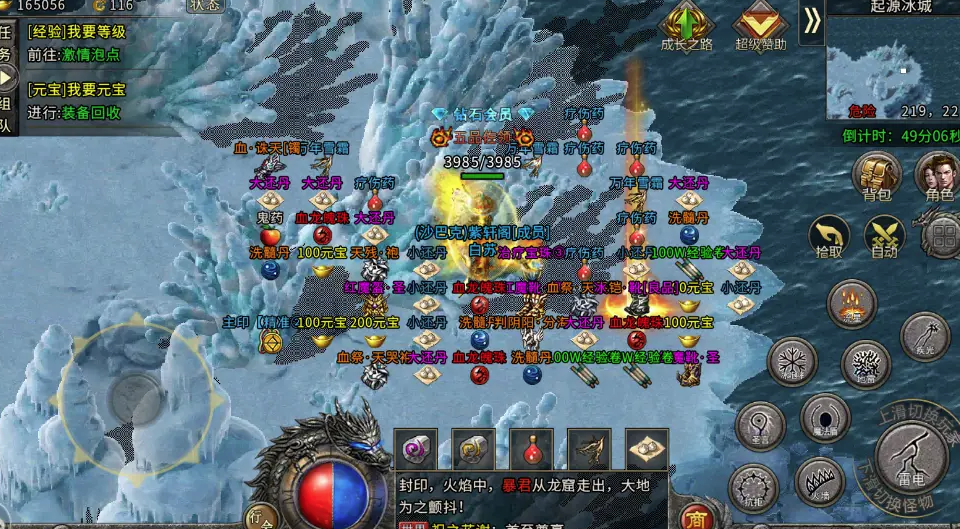Activate the 流星 meteor fire skill

point(852,305)
